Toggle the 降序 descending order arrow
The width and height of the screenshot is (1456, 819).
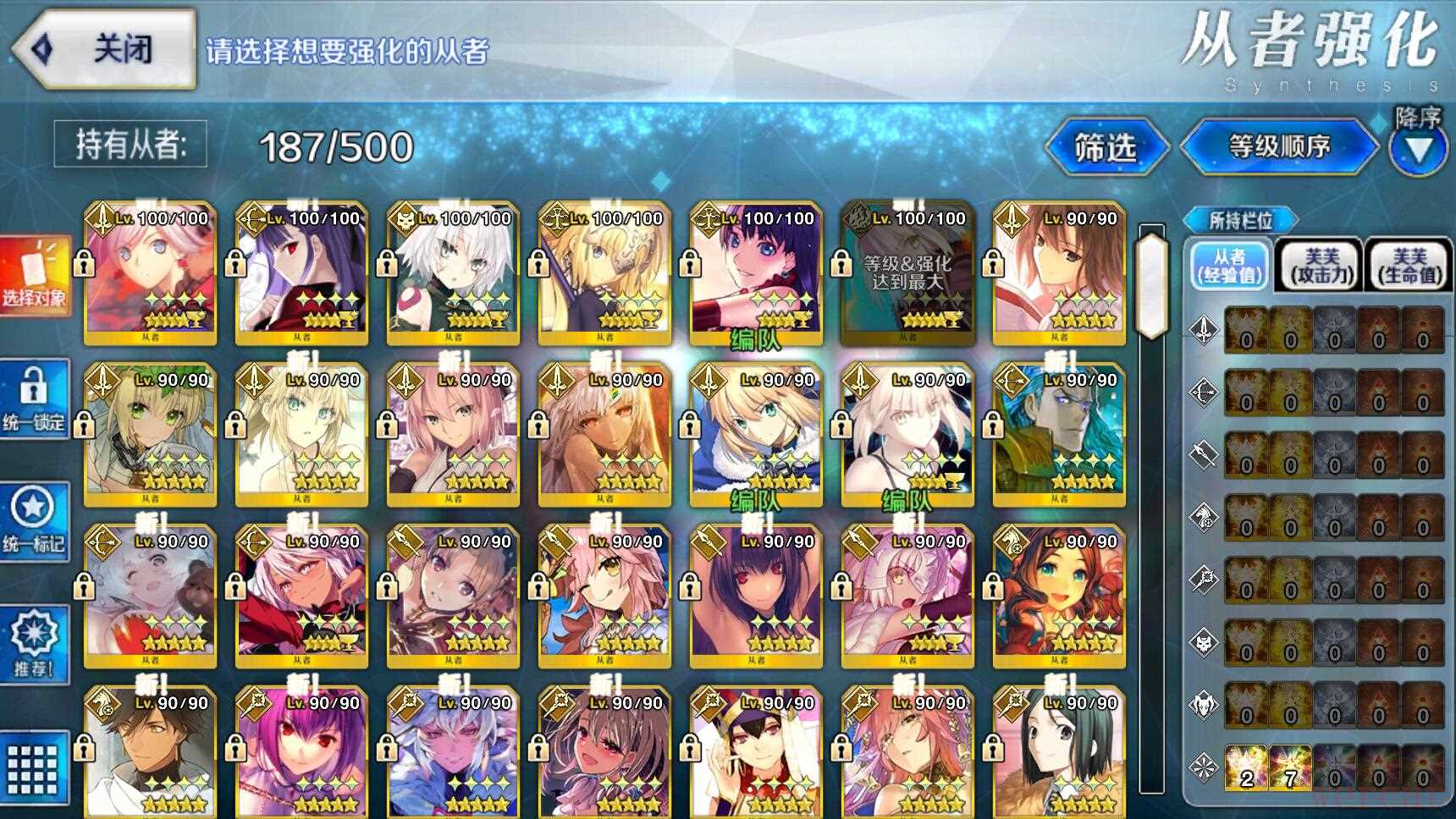click(x=1418, y=150)
